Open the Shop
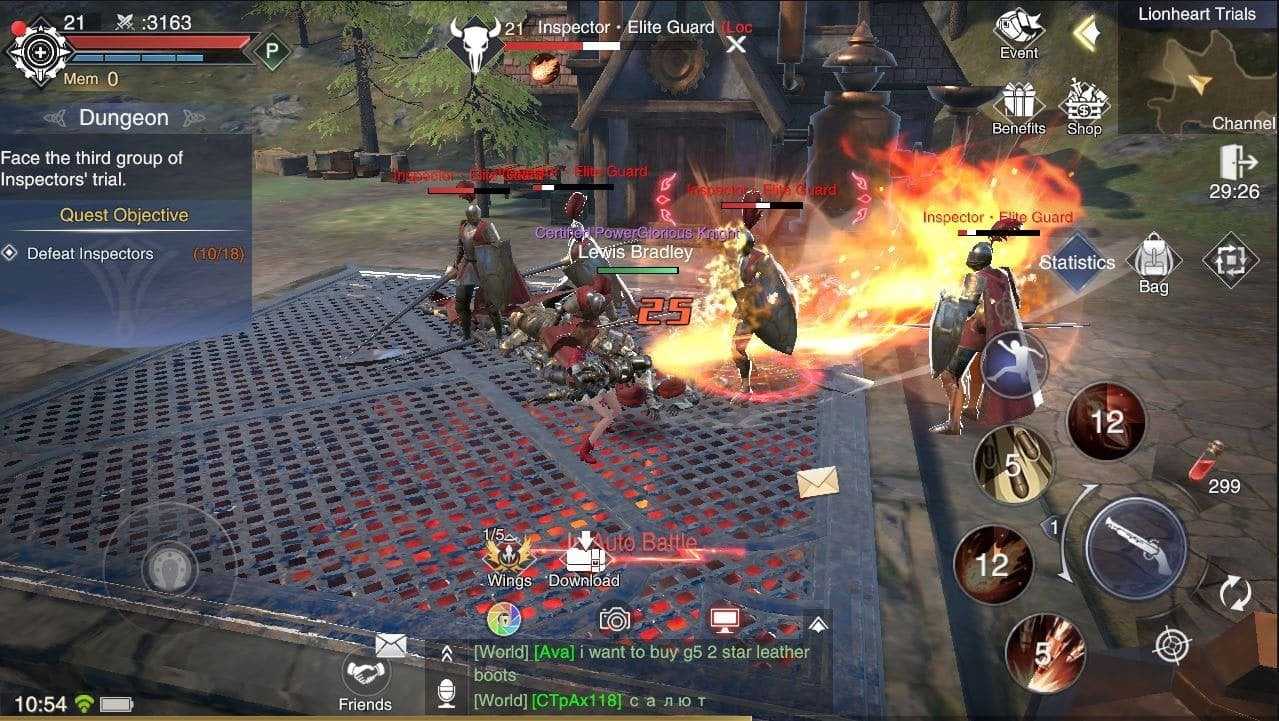Image resolution: width=1279 pixels, height=721 pixels. tap(1084, 106)
